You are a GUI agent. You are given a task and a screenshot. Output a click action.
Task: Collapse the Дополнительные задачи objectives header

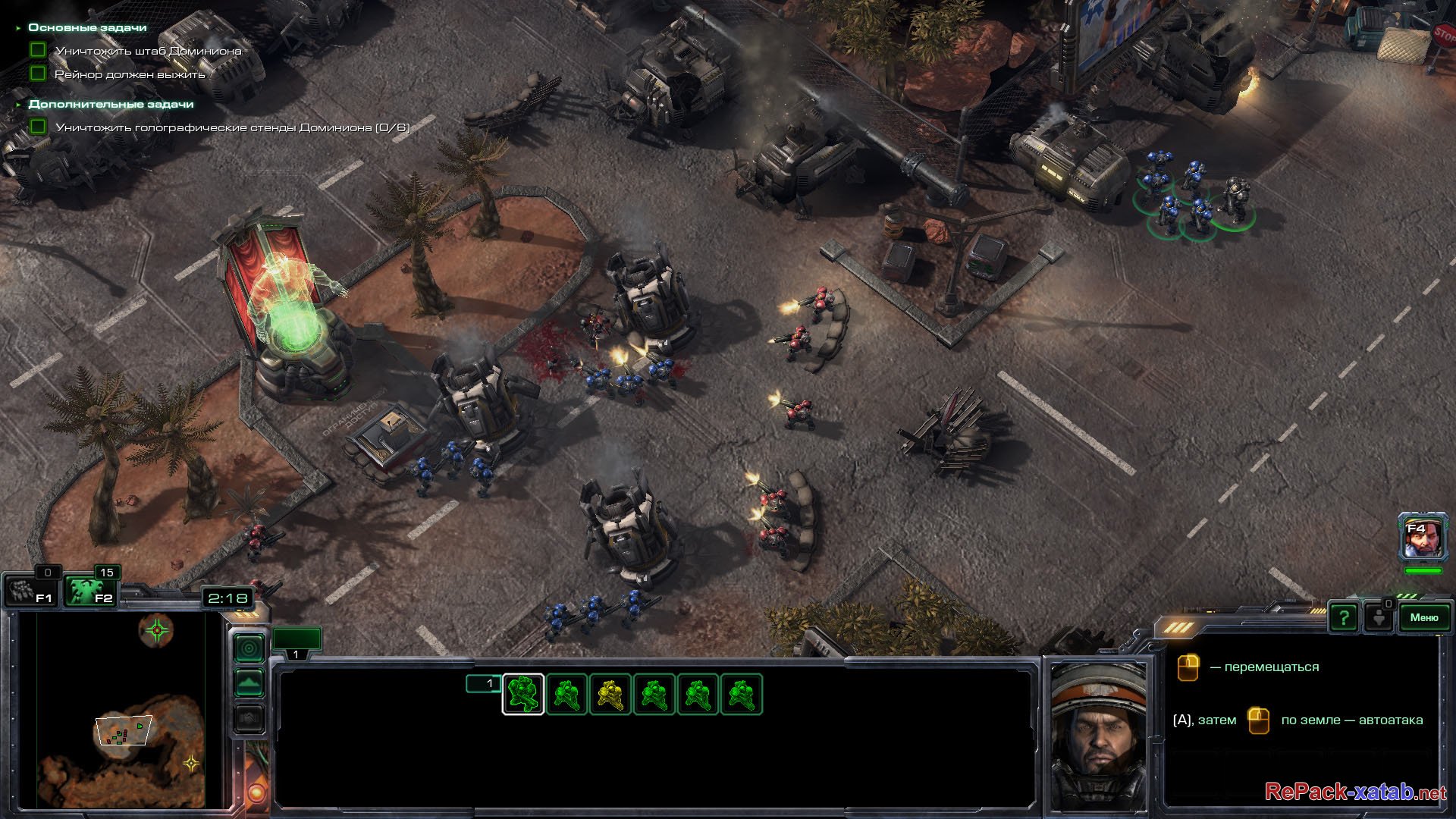pyautogui.click(x=111, y=104)
